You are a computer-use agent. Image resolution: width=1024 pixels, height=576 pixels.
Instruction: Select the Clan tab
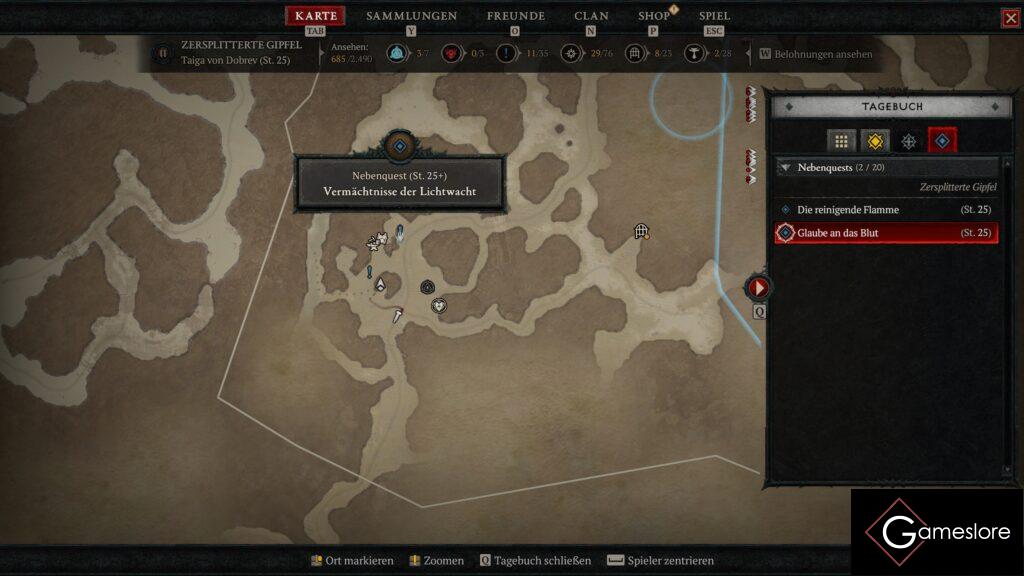click(x=591, y=16)
